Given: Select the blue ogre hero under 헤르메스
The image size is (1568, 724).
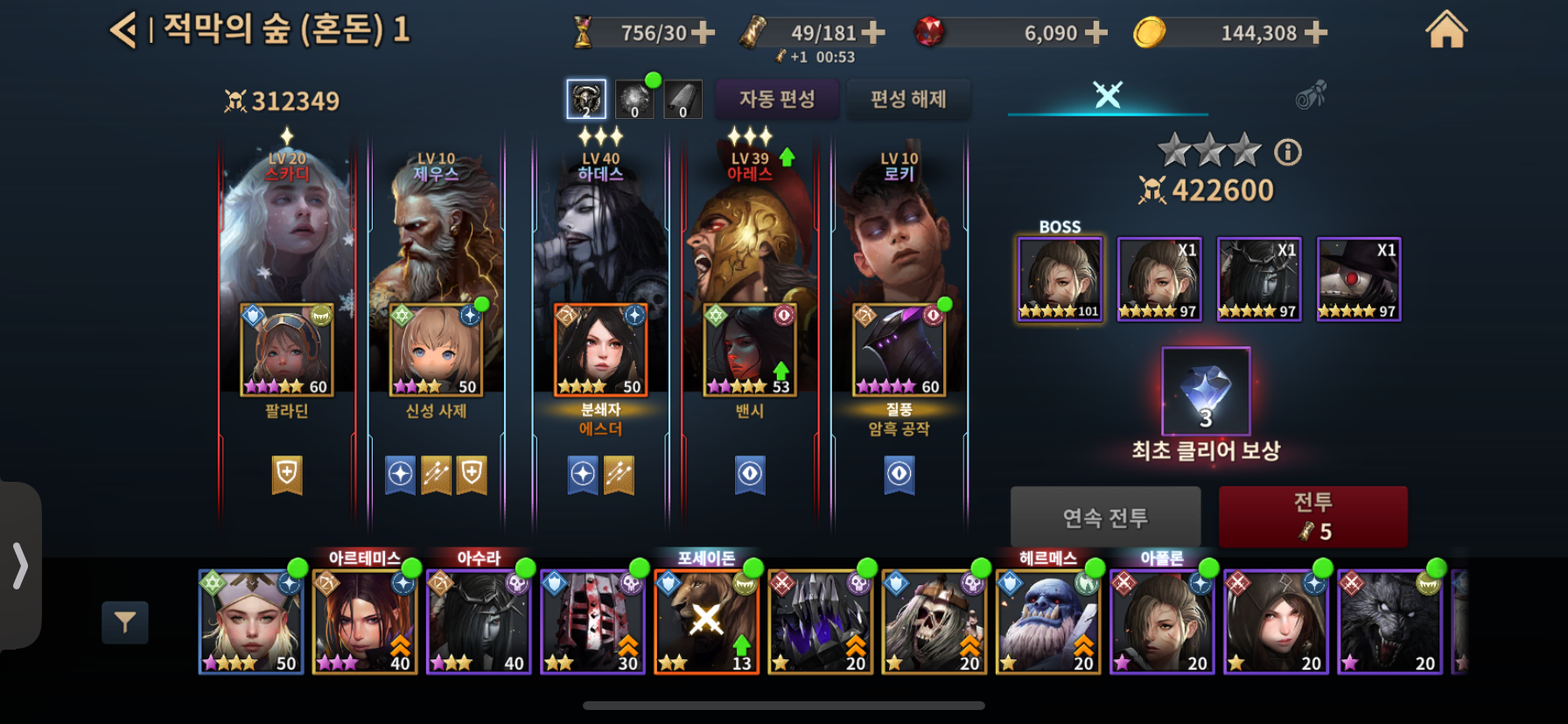Looking at the screenshot, I should point(1047,622).
